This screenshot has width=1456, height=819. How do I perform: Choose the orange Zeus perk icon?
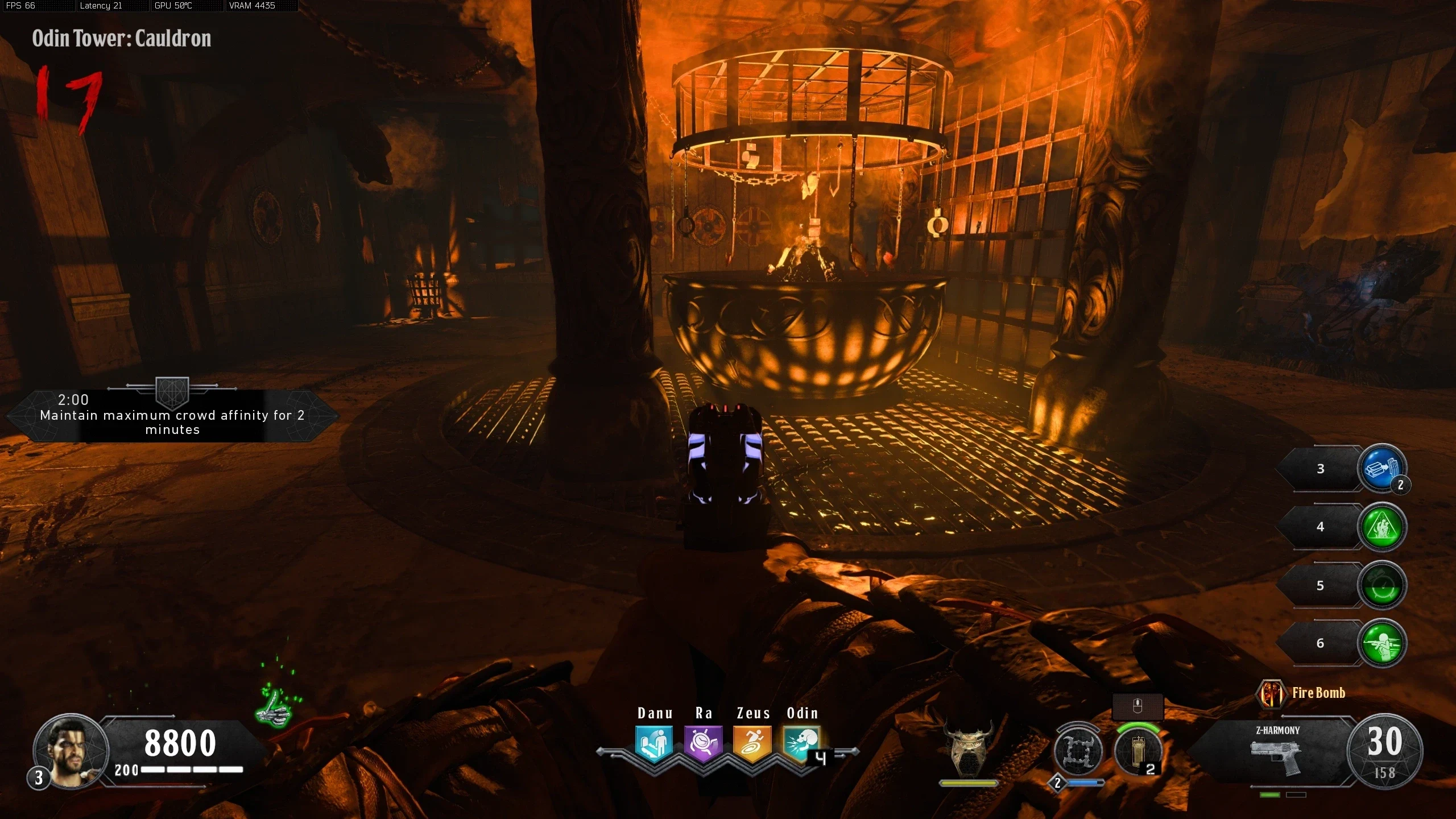pos(752,743)
